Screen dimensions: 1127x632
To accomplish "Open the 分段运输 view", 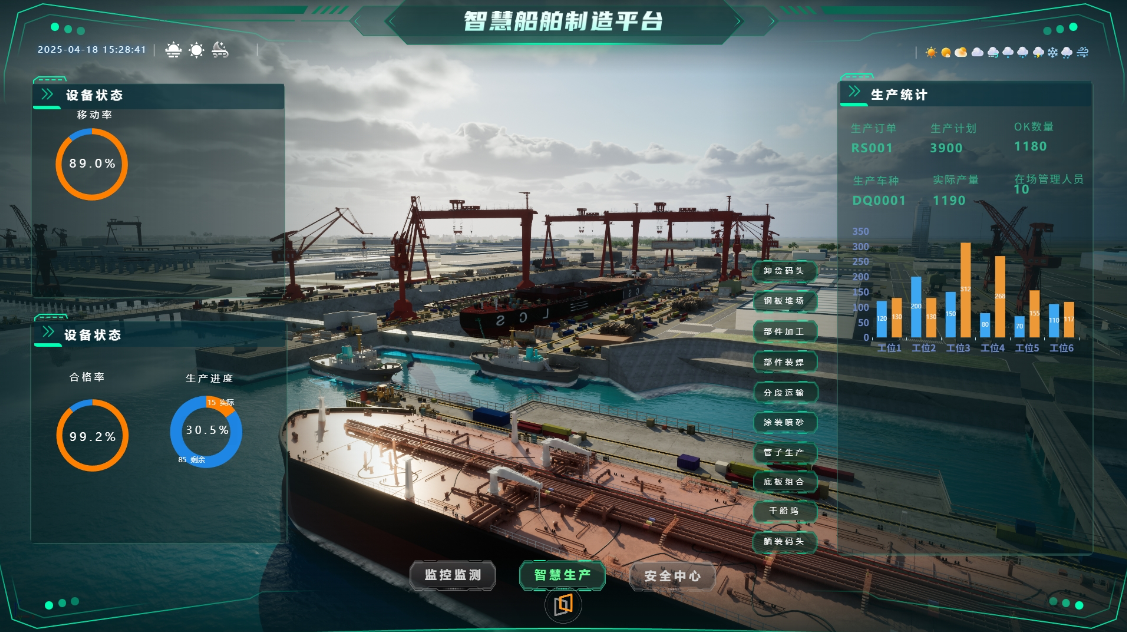I will click(784, 392).
